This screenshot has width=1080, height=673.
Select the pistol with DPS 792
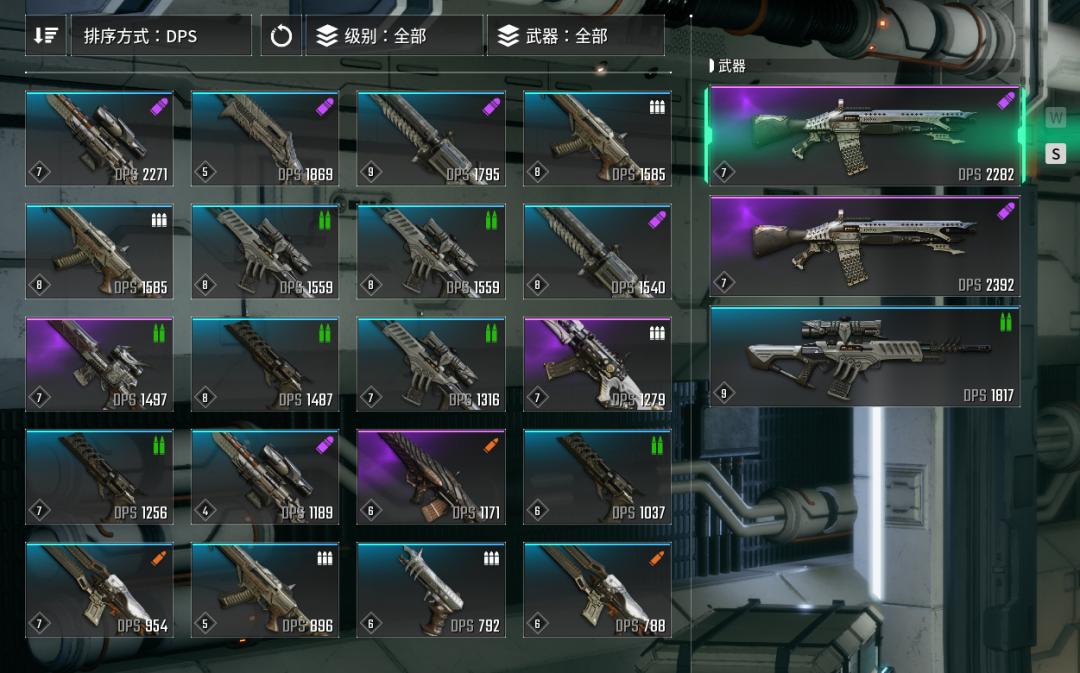[431, 590]
